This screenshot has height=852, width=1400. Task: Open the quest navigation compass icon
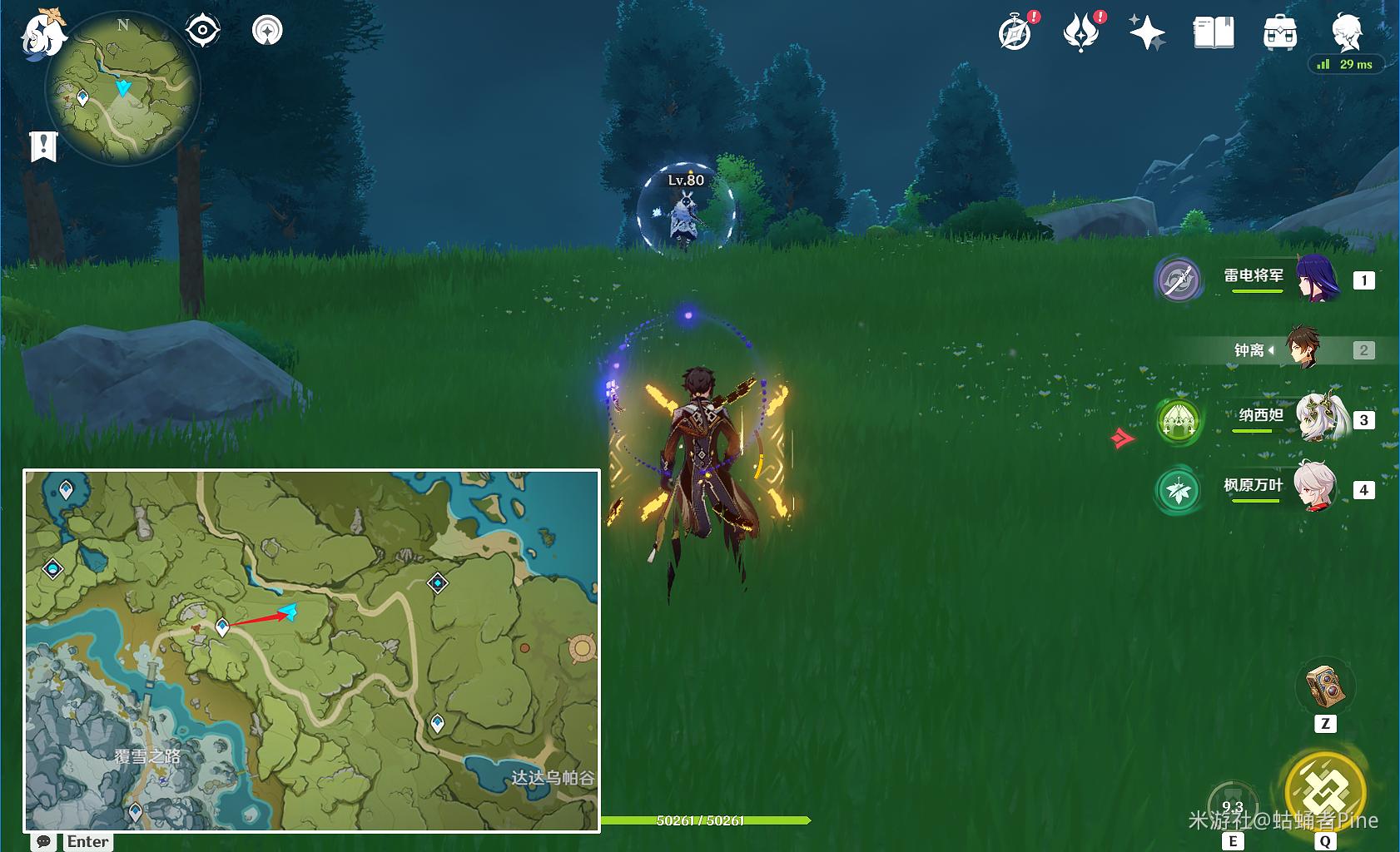tap(267, 31)
